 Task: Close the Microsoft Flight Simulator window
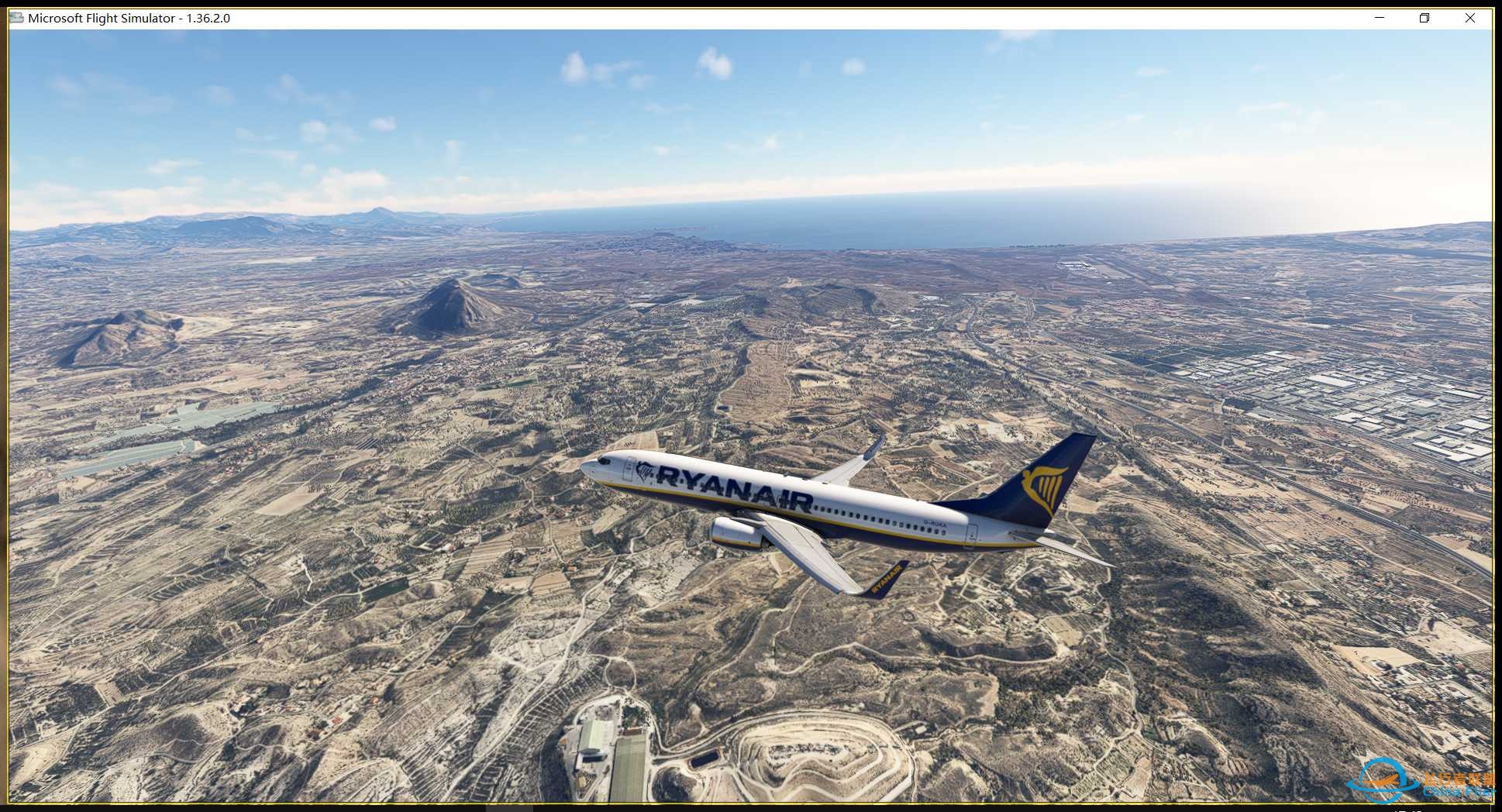[x=1470, y=17]
